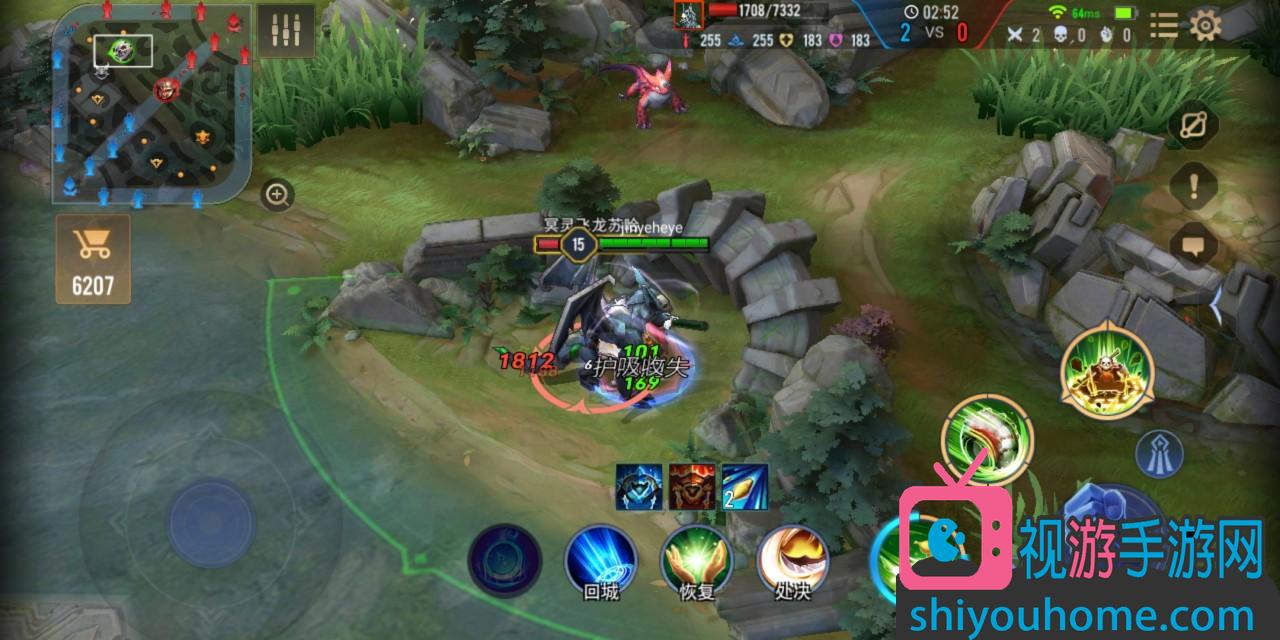The width and height of the screenshot is (1280, 640).
Task: Open the chat bubble quick messages
Action: coord(1193,244)
